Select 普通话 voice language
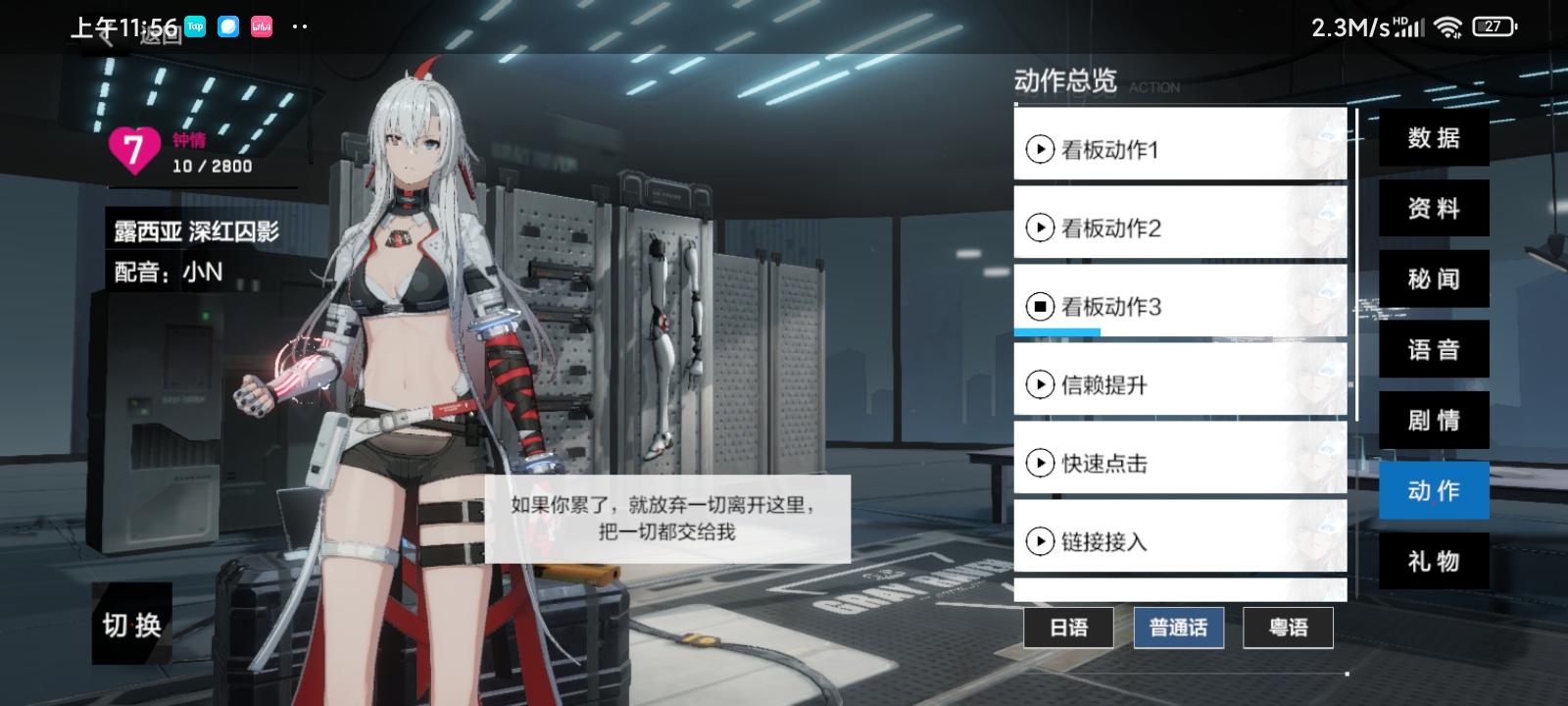 point(1177,628)
